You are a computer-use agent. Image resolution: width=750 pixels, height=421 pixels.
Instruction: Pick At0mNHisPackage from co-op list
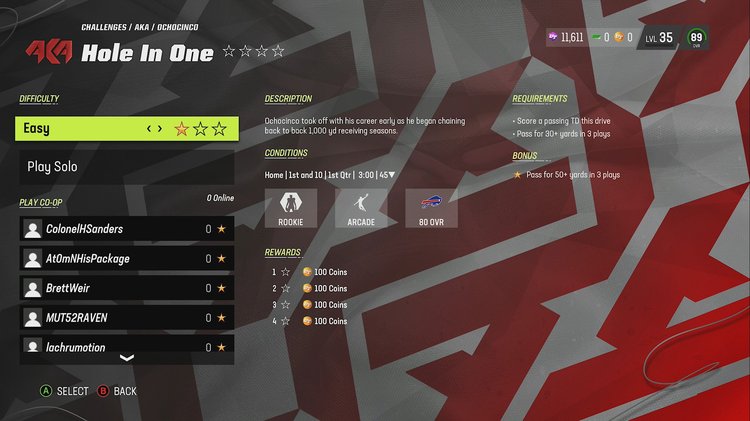127,259
